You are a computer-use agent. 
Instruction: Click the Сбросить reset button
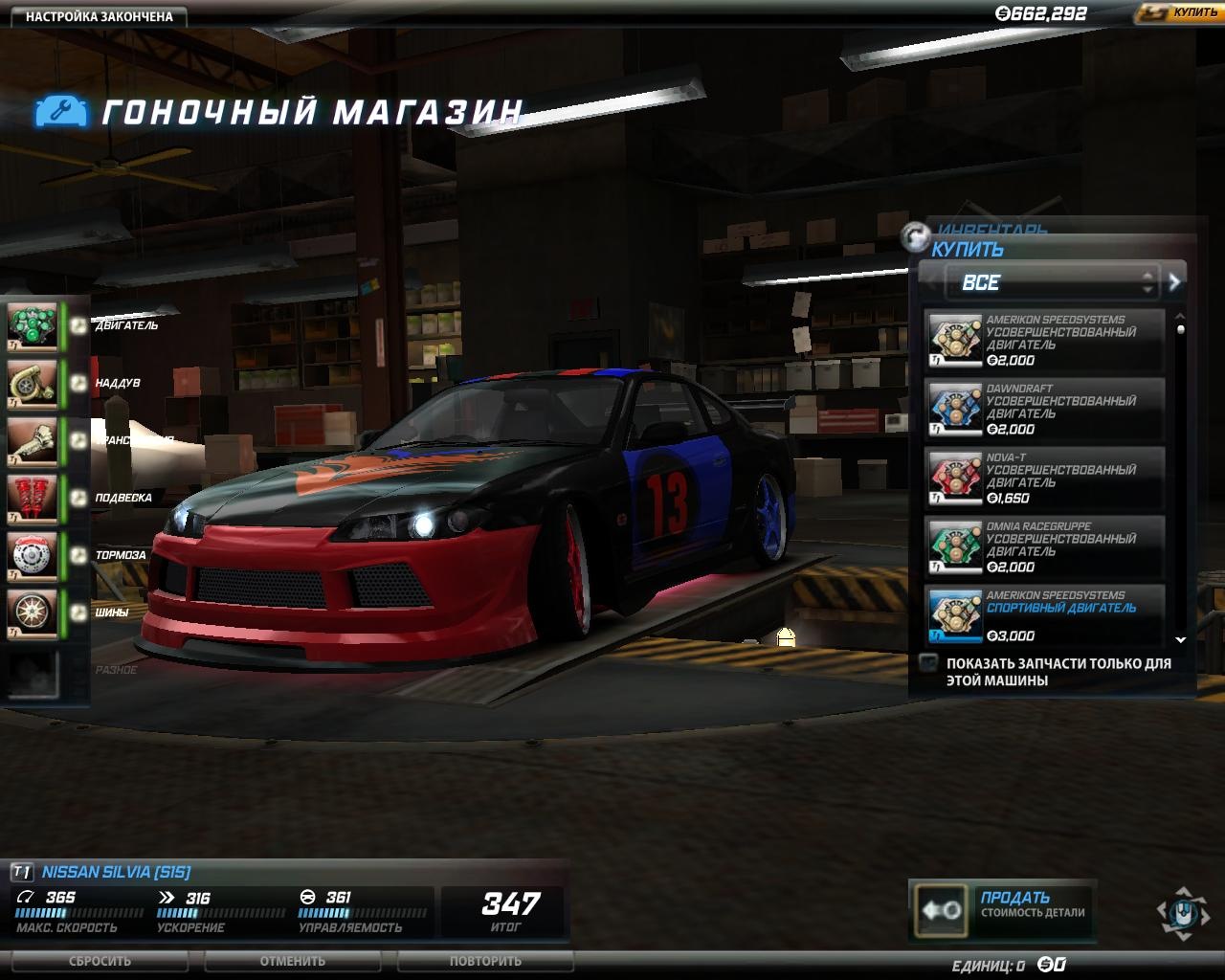(100, 961)
